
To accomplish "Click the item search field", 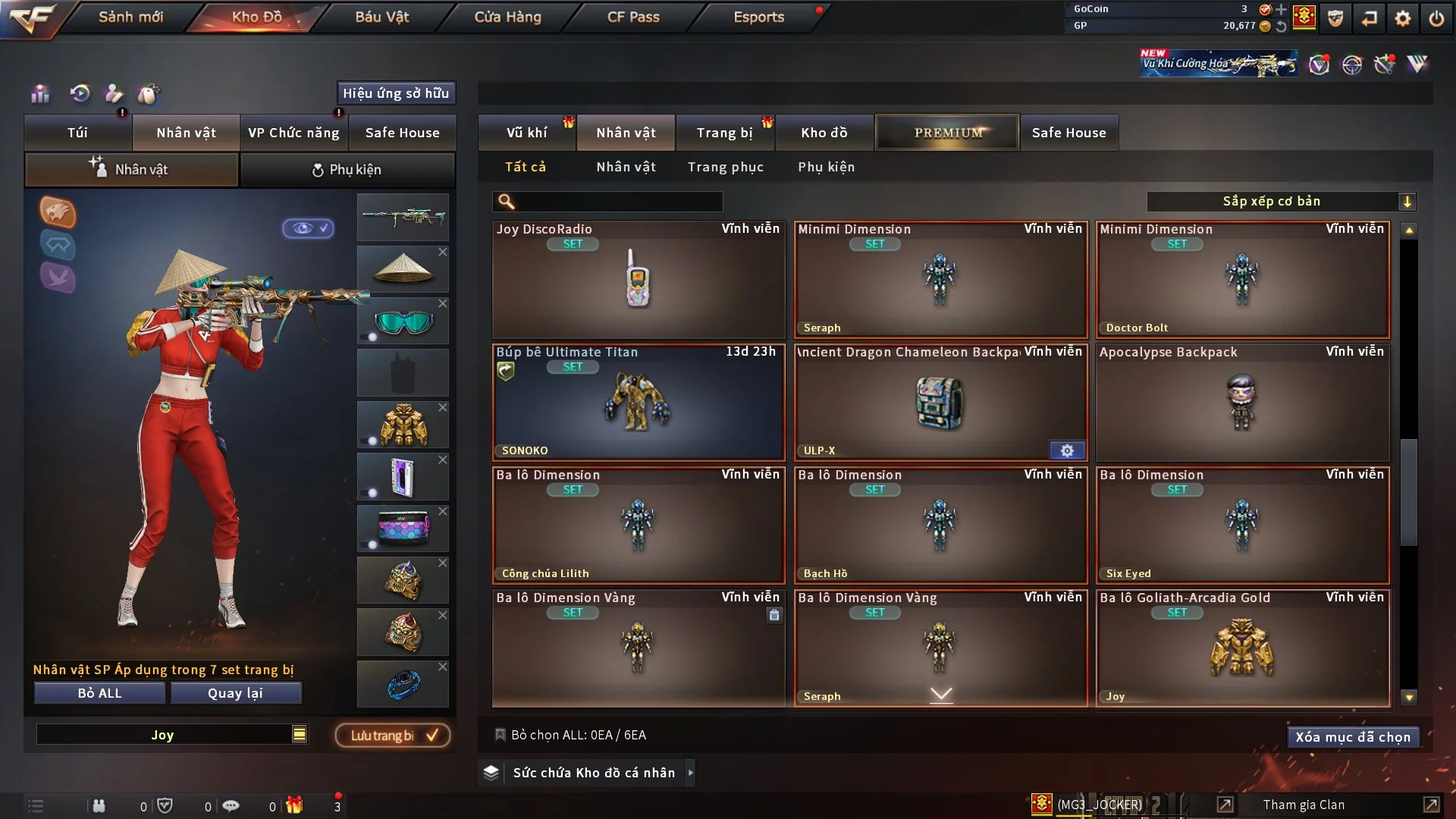I will pyautogui.click(x=618, y=202).
